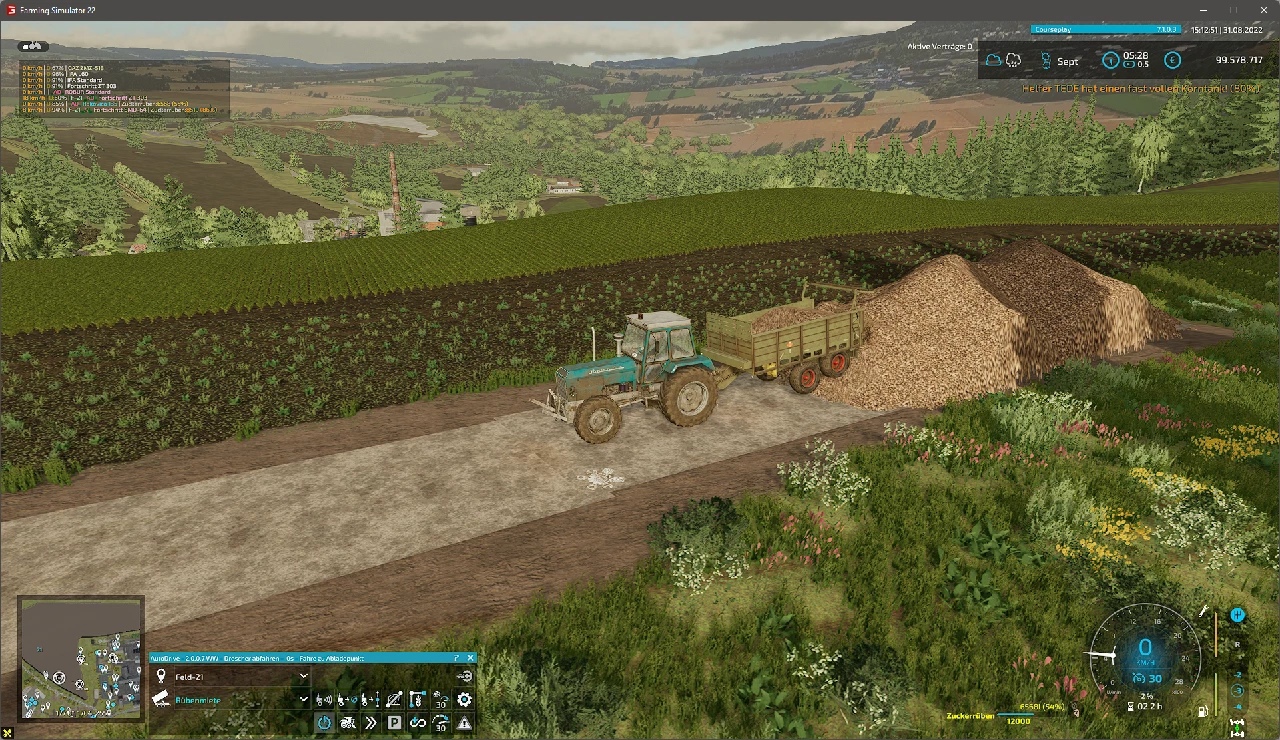Open the minimap
The height and width of the screenshot is (740, 1280).
(81, 658)
